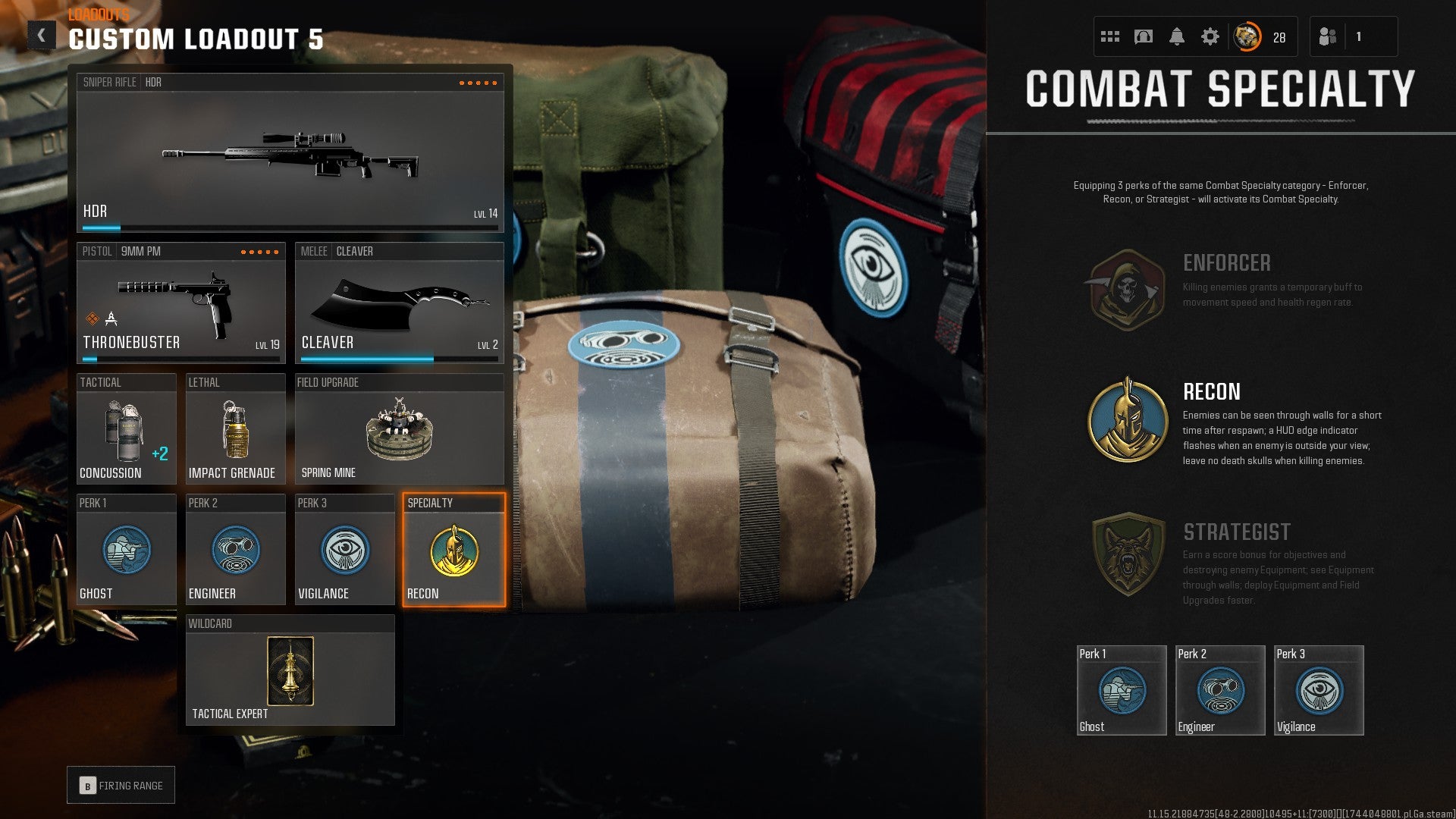Screen dimensions: 1456x819
Task: Open the Engineer perk in Perk 2 slot
Action: pos(235,551)
